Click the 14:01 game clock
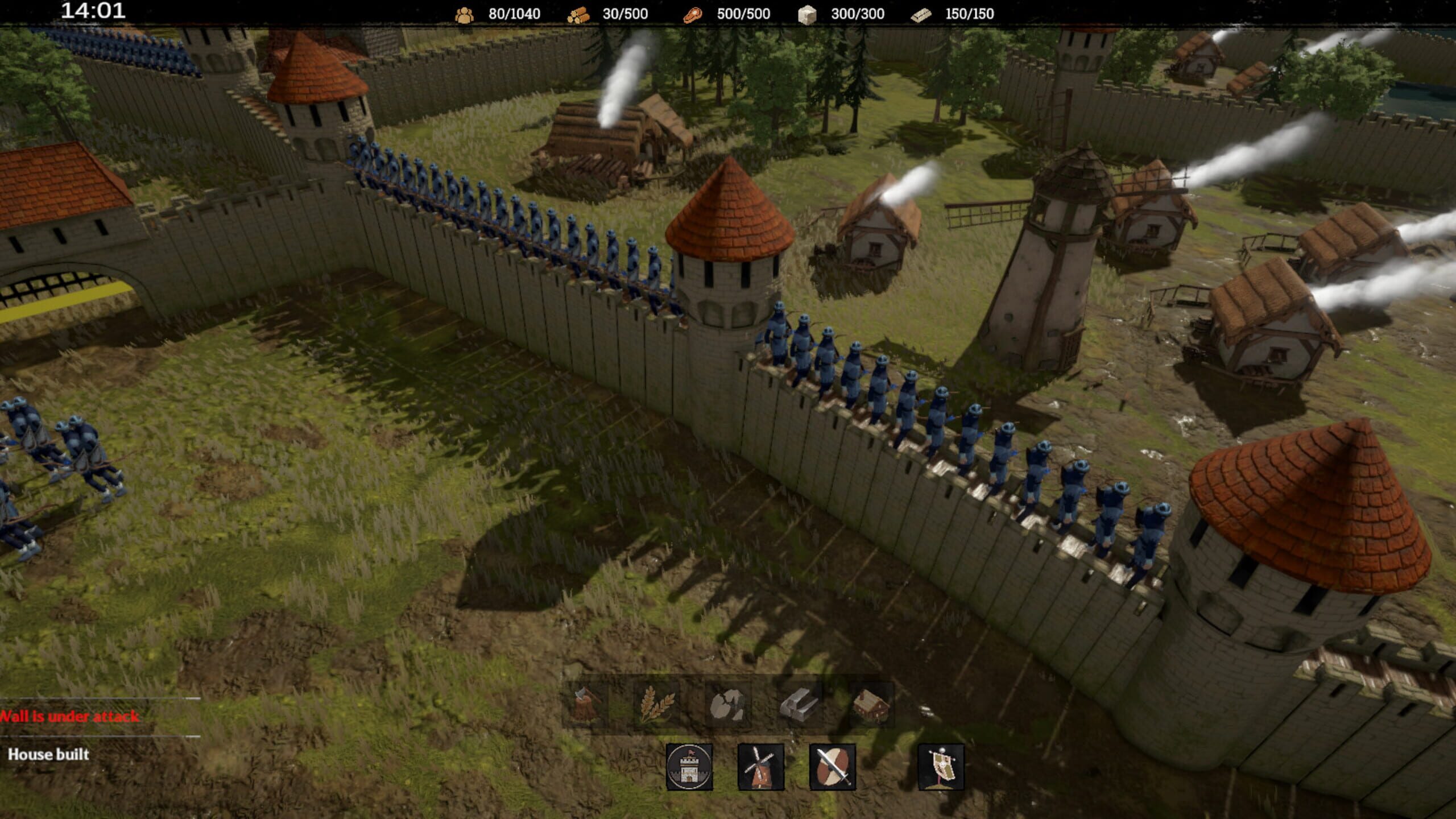 (x=93, y=11)
